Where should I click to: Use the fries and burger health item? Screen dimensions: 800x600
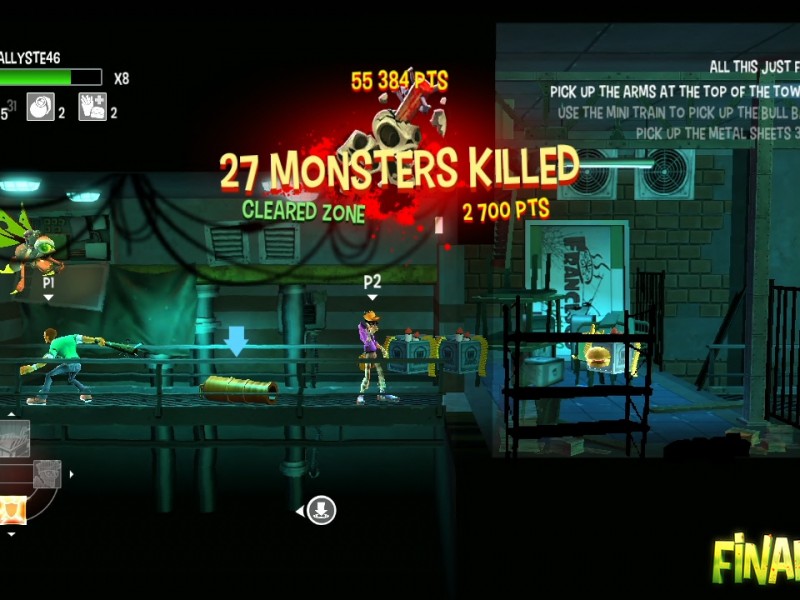click(x=93, y=106)
